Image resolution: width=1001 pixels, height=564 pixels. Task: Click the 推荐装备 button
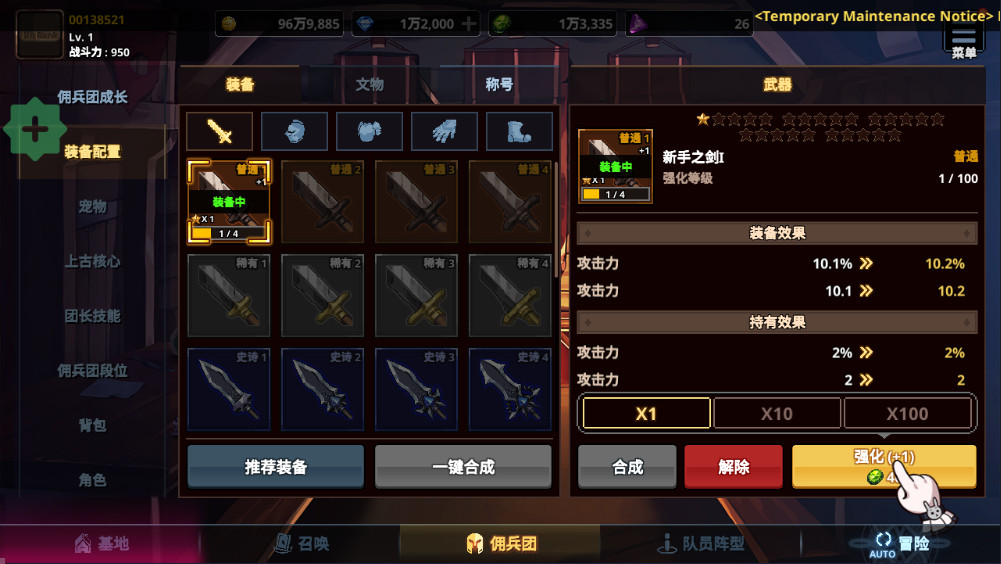pos(276,467)
